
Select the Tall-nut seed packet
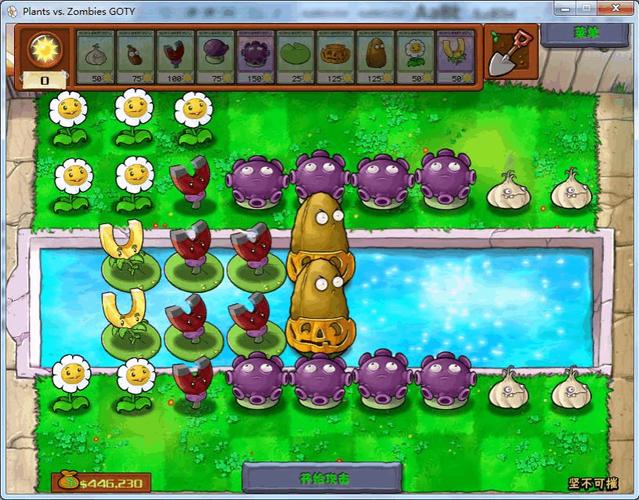point(375,56)
